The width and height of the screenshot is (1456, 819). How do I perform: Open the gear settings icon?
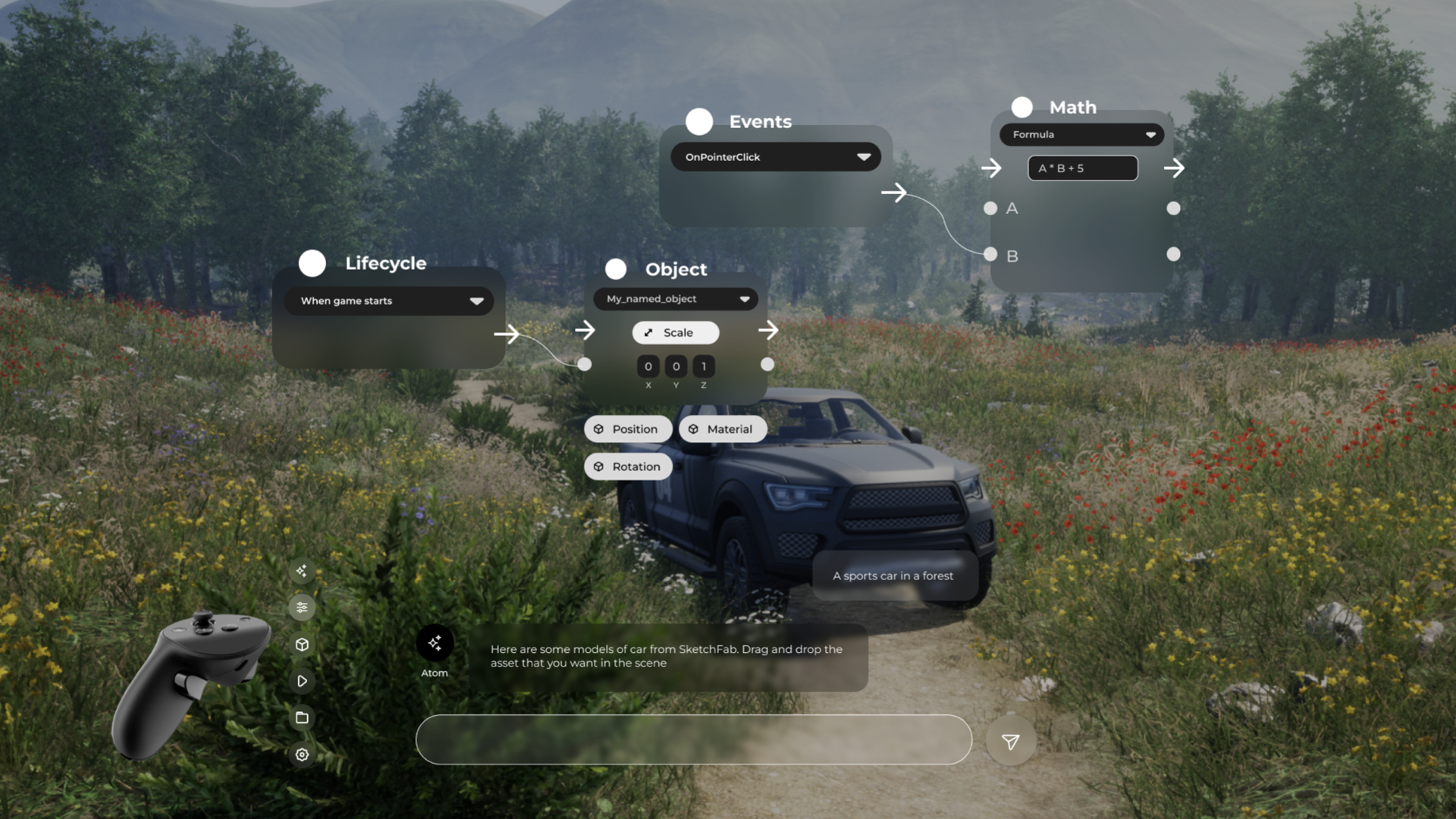tap(302, 755)
